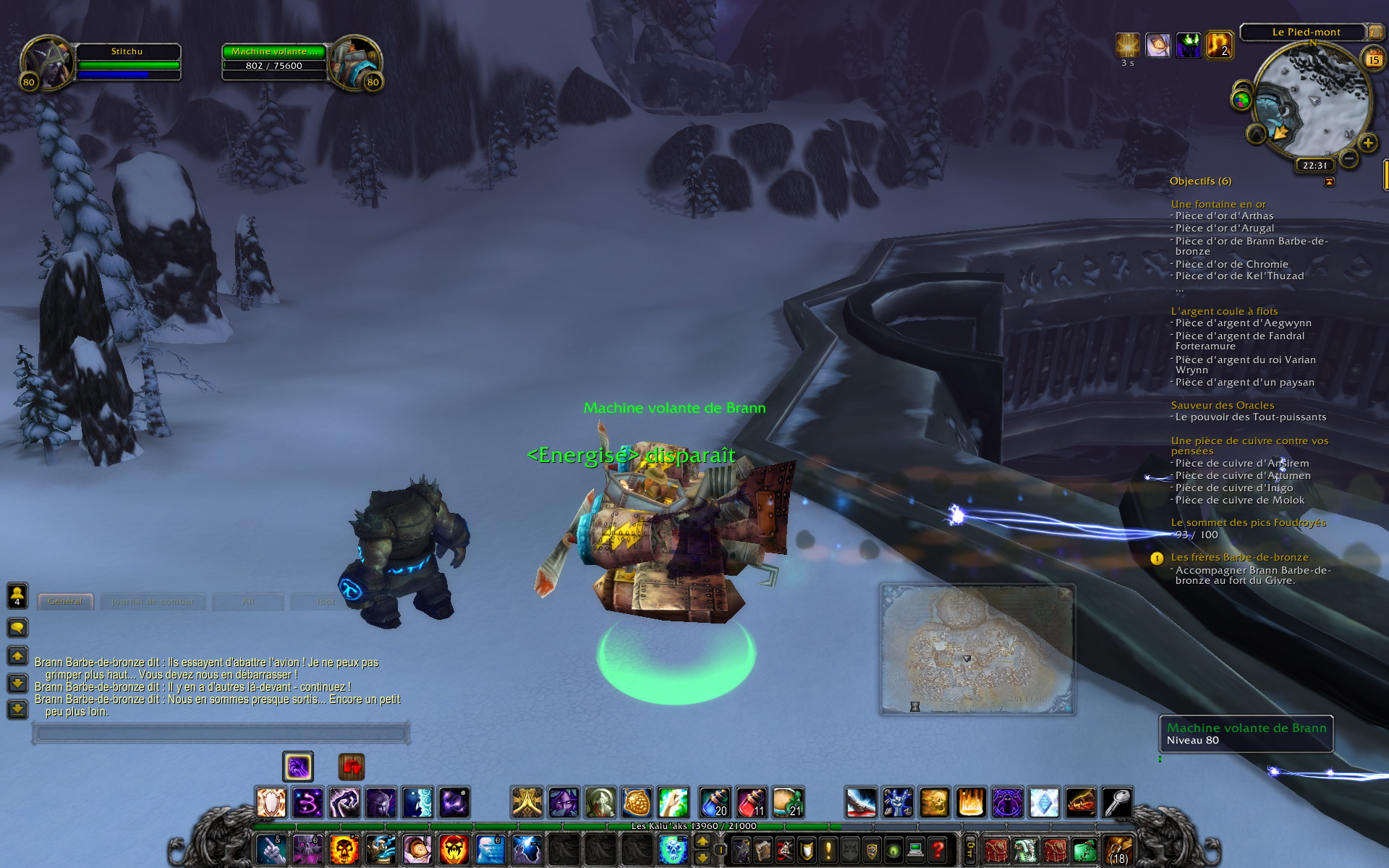The width and height of the screenshot is (1389, 868).
Task: Open the yellow speech bubble chat menu
Action: coord(17,627)
